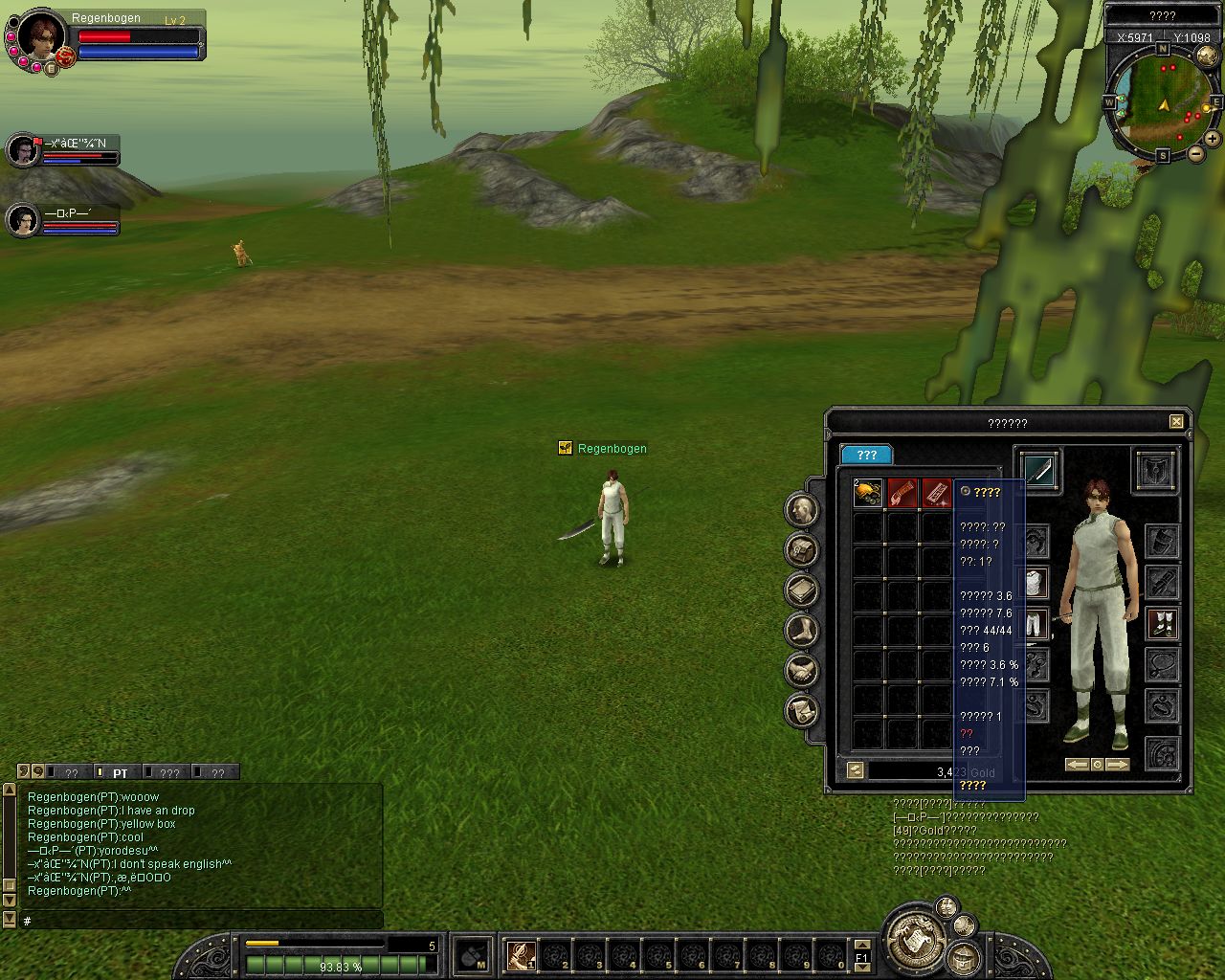Zoom in the minimap with plus button
Screen dimensions: 1225x980
coord(1212,139)
